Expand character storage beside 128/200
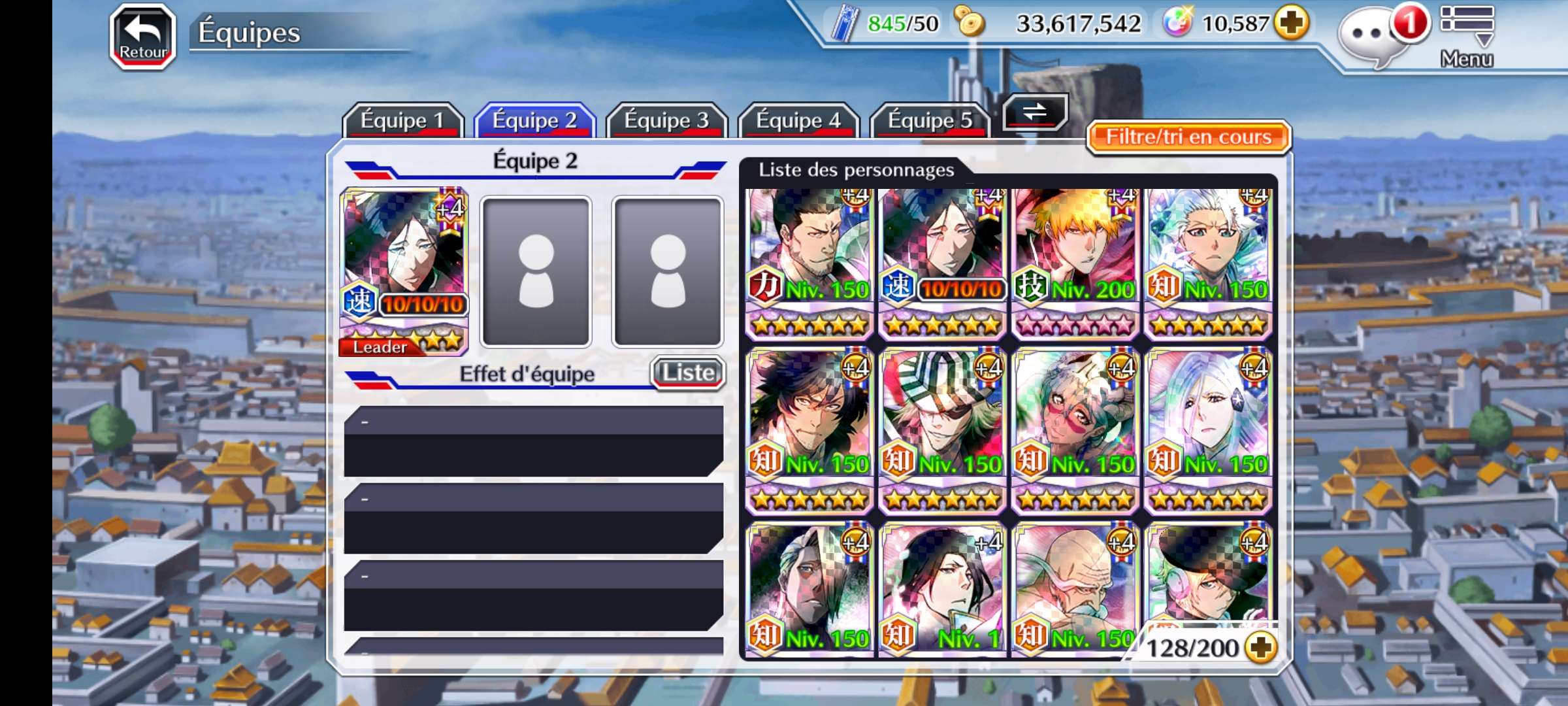This screenshot has width=1568, height=706. (1260, 647)
